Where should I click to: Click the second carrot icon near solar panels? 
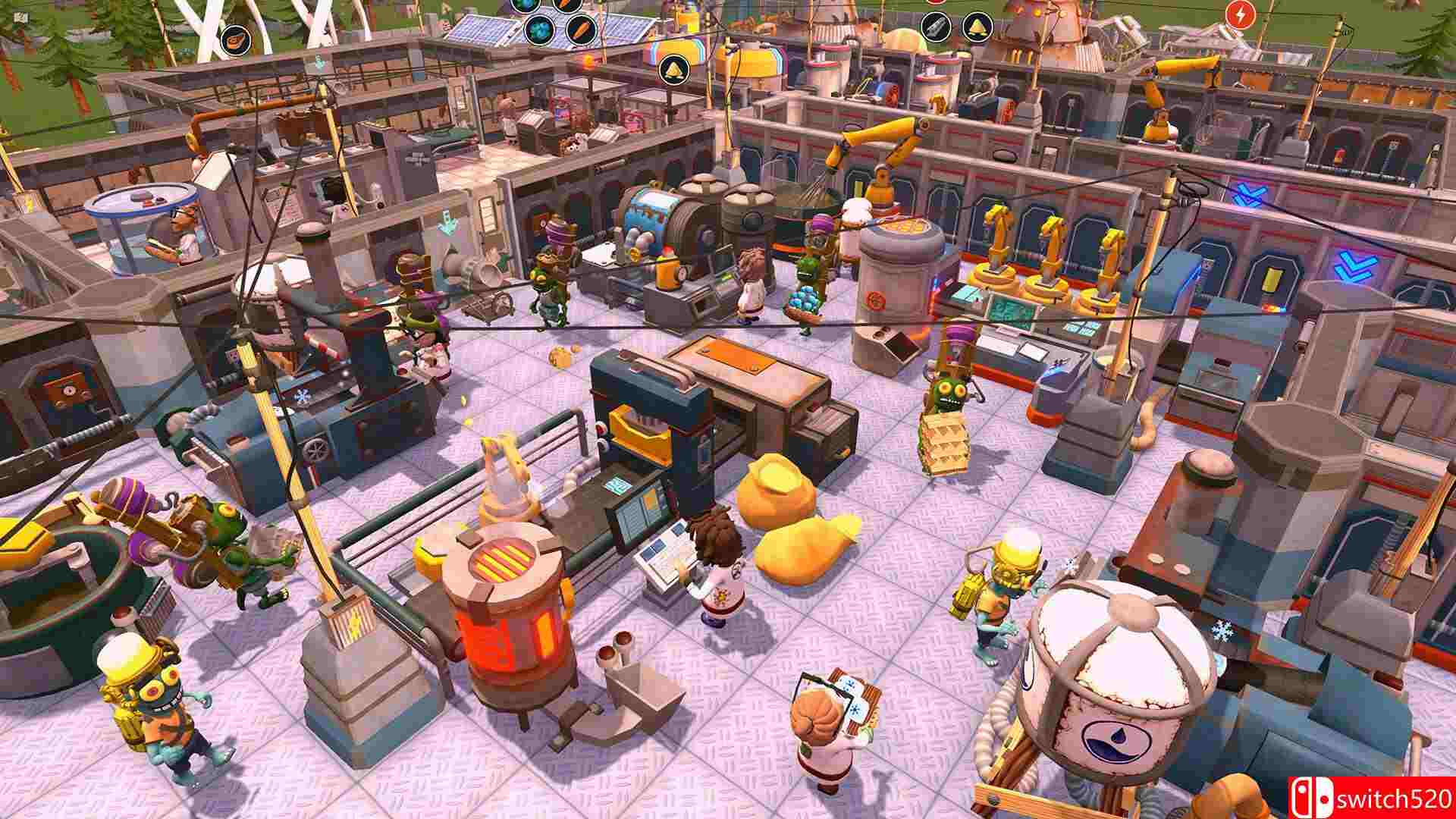pos(582,30)
